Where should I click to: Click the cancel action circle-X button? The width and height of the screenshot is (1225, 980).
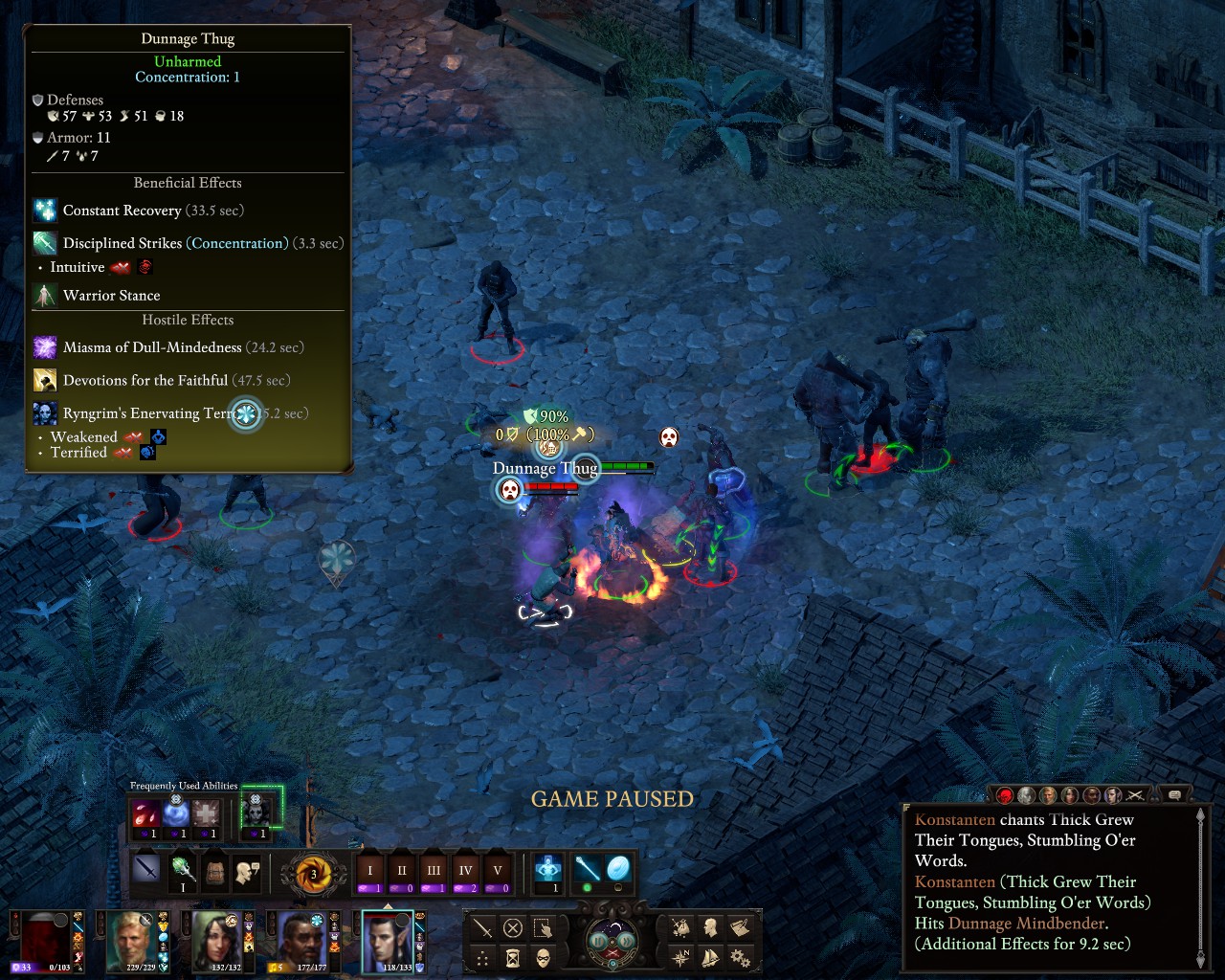tap(513, 927)
